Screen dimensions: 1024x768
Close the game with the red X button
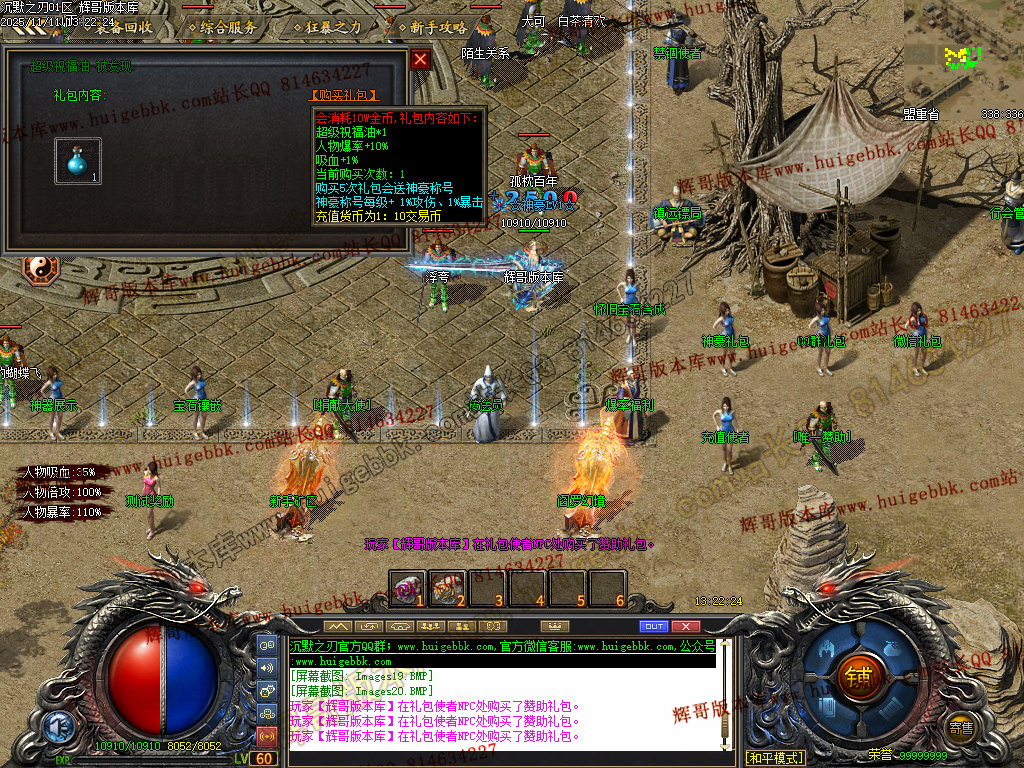click(685, 626)
